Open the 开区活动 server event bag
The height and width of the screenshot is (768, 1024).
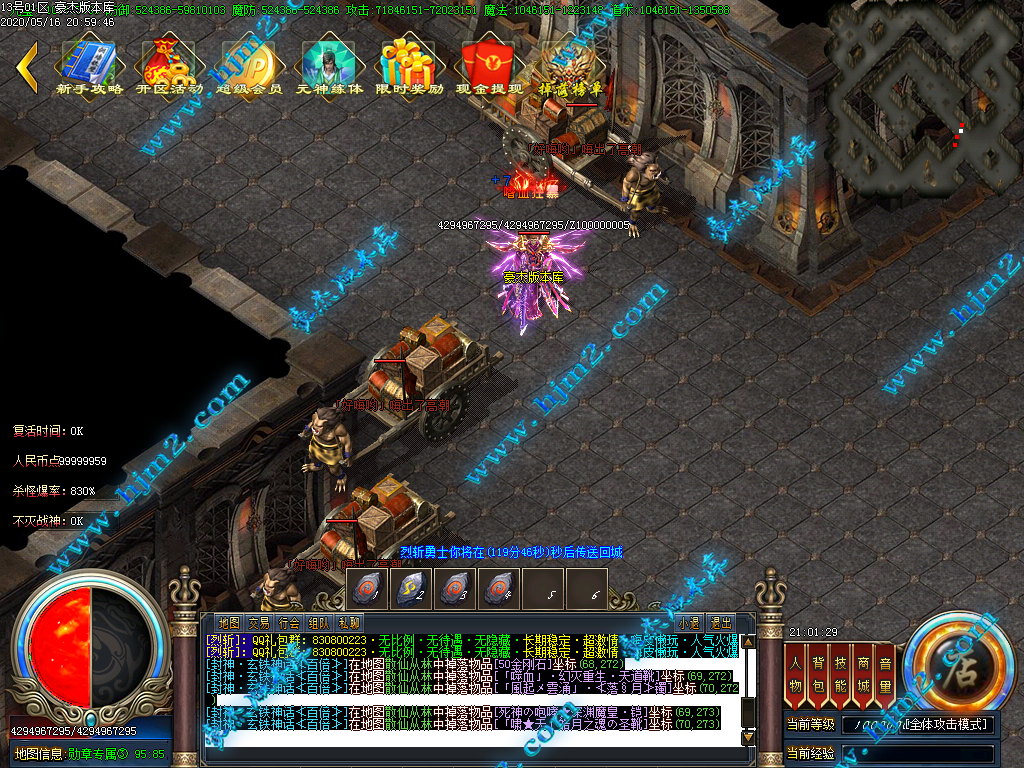(x=168, y=65)
